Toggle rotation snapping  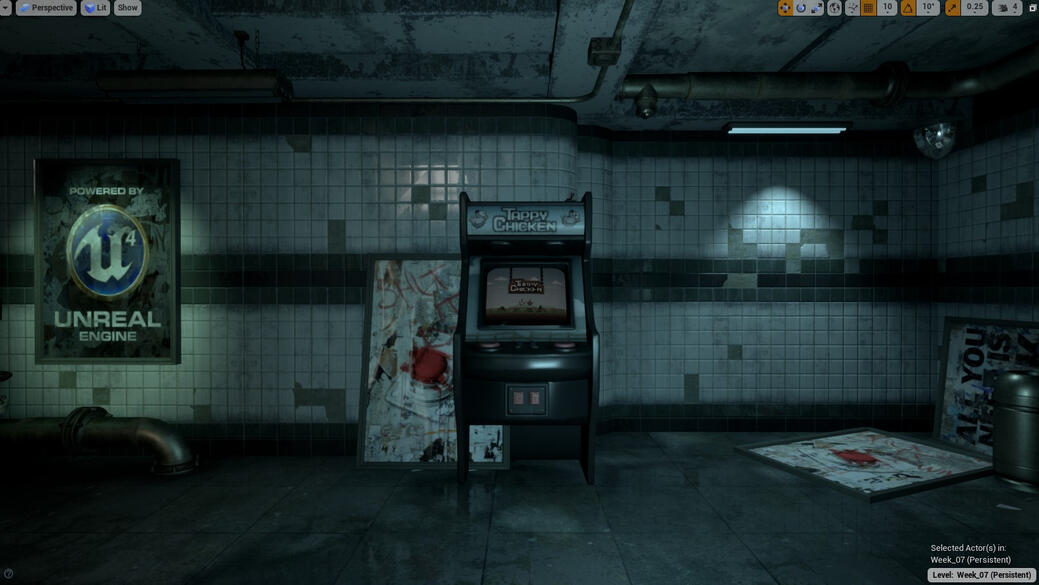pos(908,8)
